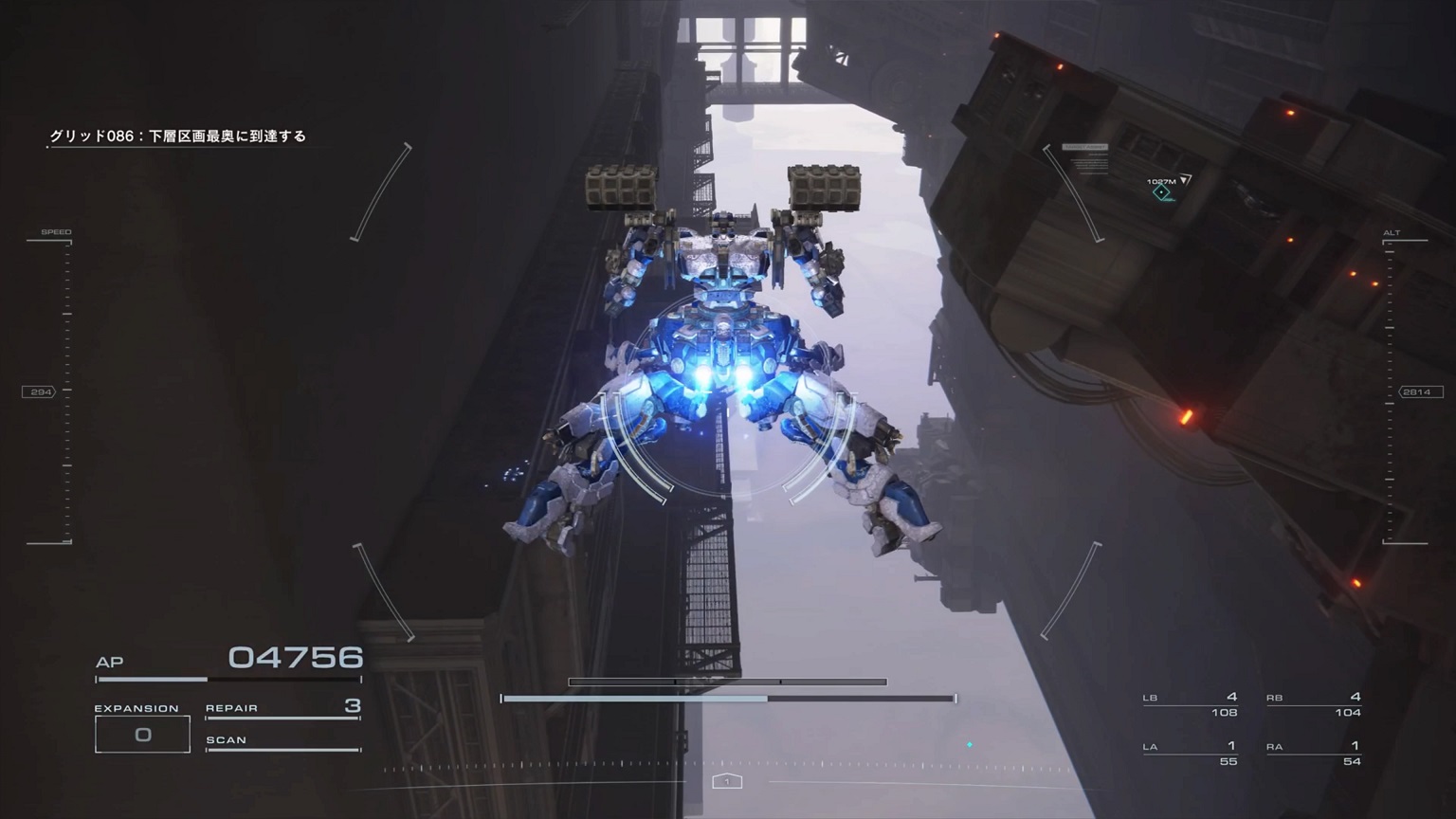Click the teal diamond target reticle
The width and height of the screenshot is (1456, 819).
(x=1160, y=194)
